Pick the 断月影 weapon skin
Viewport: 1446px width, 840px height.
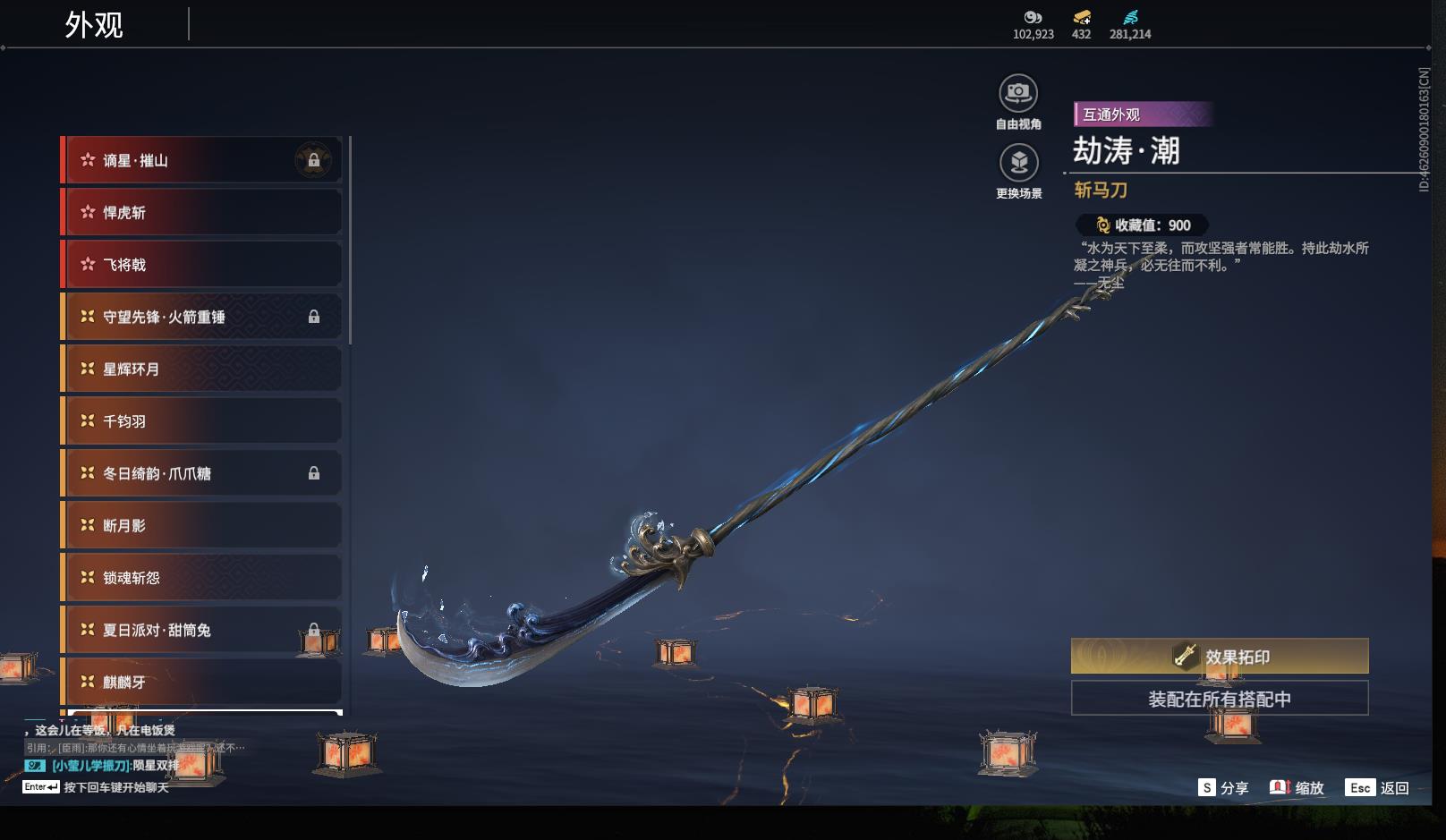pos(201,525)
